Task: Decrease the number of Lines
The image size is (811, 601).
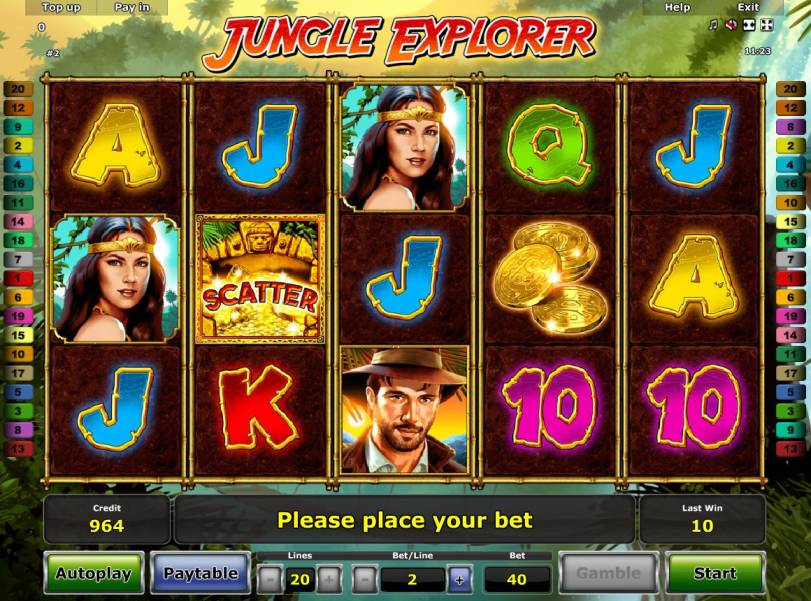Action: click(270, 579)
